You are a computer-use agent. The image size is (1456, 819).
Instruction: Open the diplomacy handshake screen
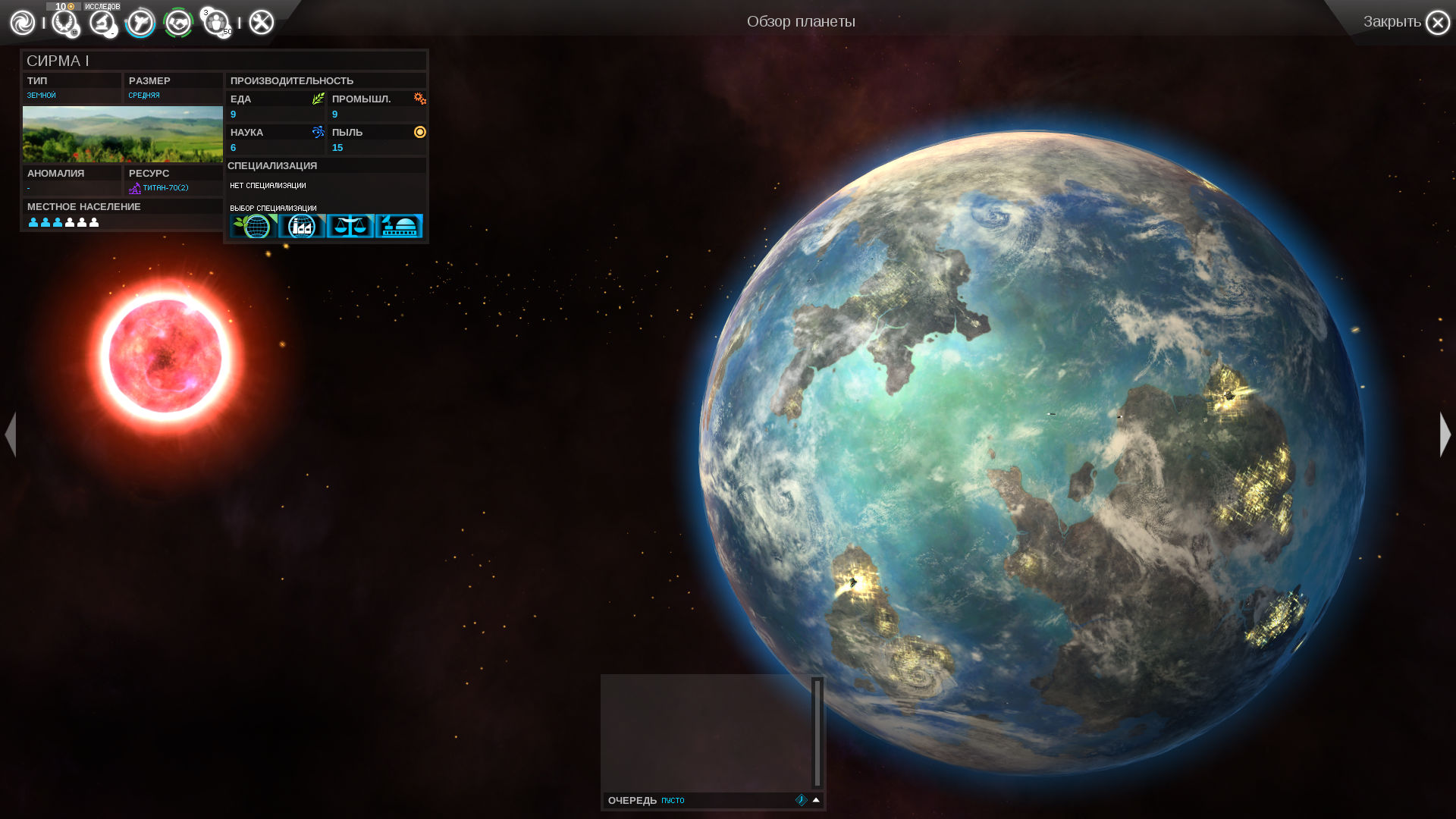point(178,23)
